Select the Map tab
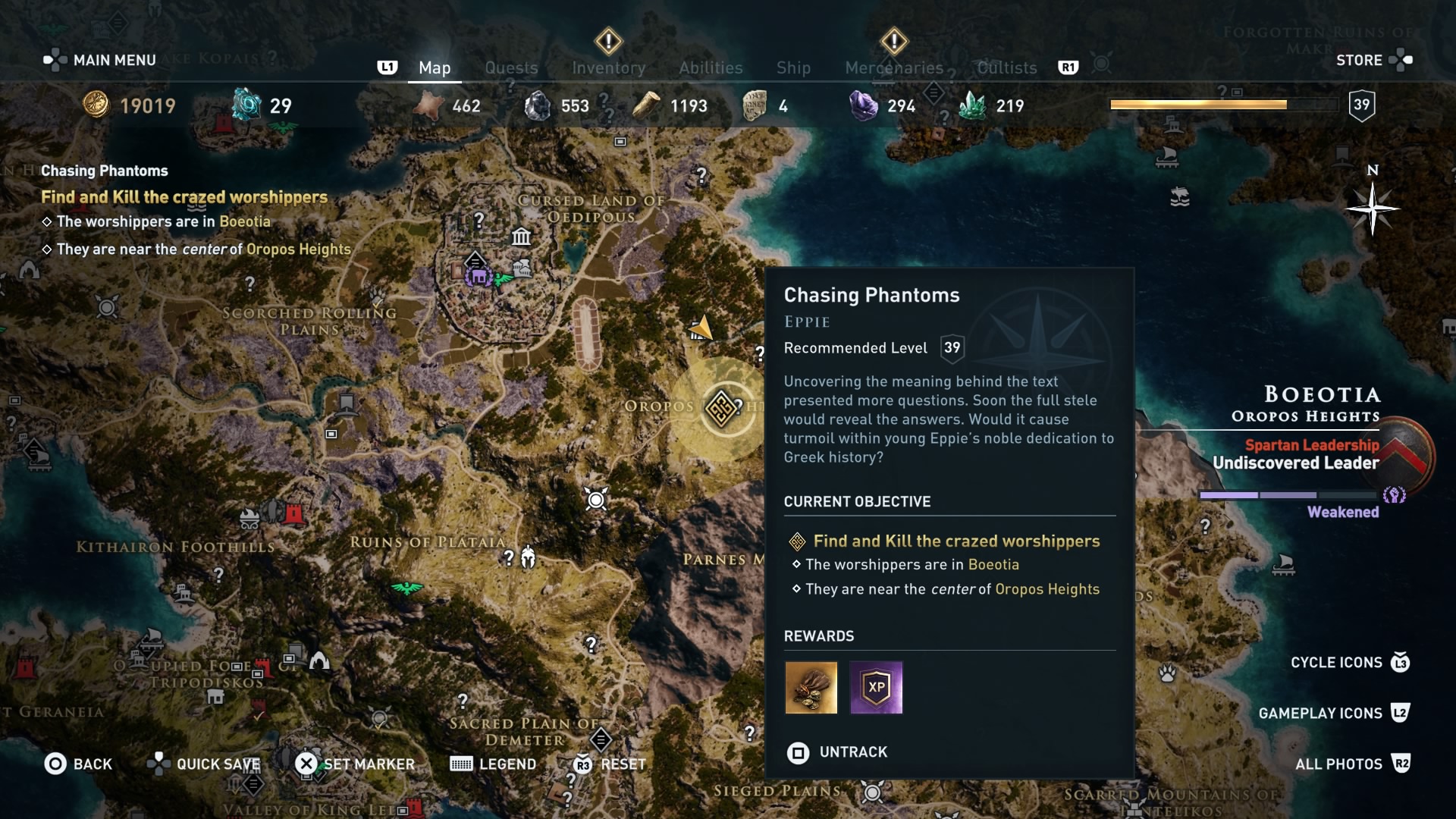This screenshot has width=1456, height=819. click(x=435, y=67)
